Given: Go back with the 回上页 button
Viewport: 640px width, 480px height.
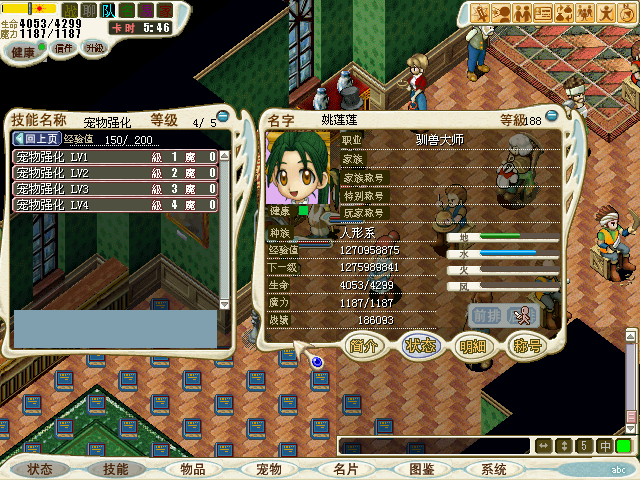Looking at the screenshot, I should coord(38,139).
